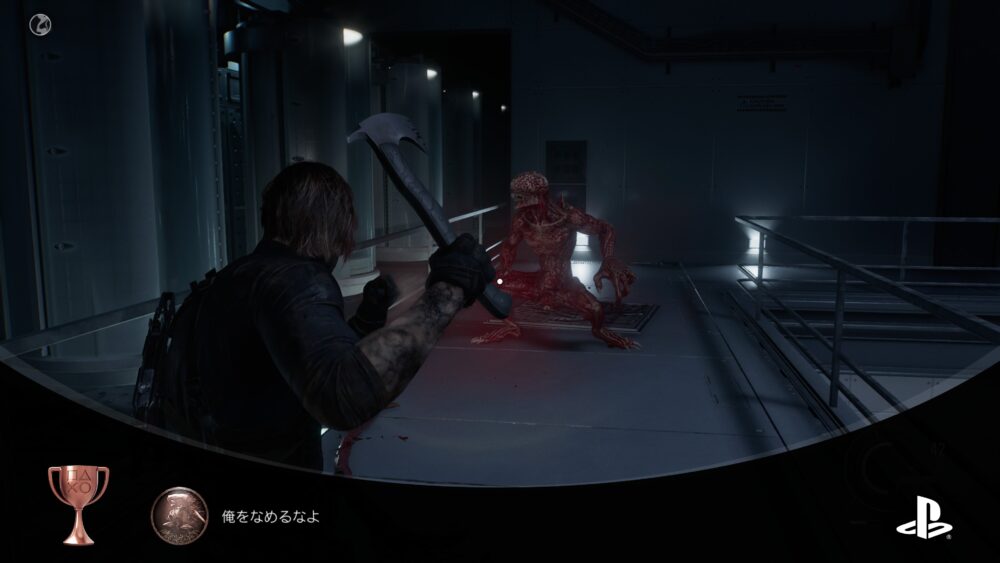Open the bronze trophy cup icon
The image size is (1000, 563).
click(78, 503)
